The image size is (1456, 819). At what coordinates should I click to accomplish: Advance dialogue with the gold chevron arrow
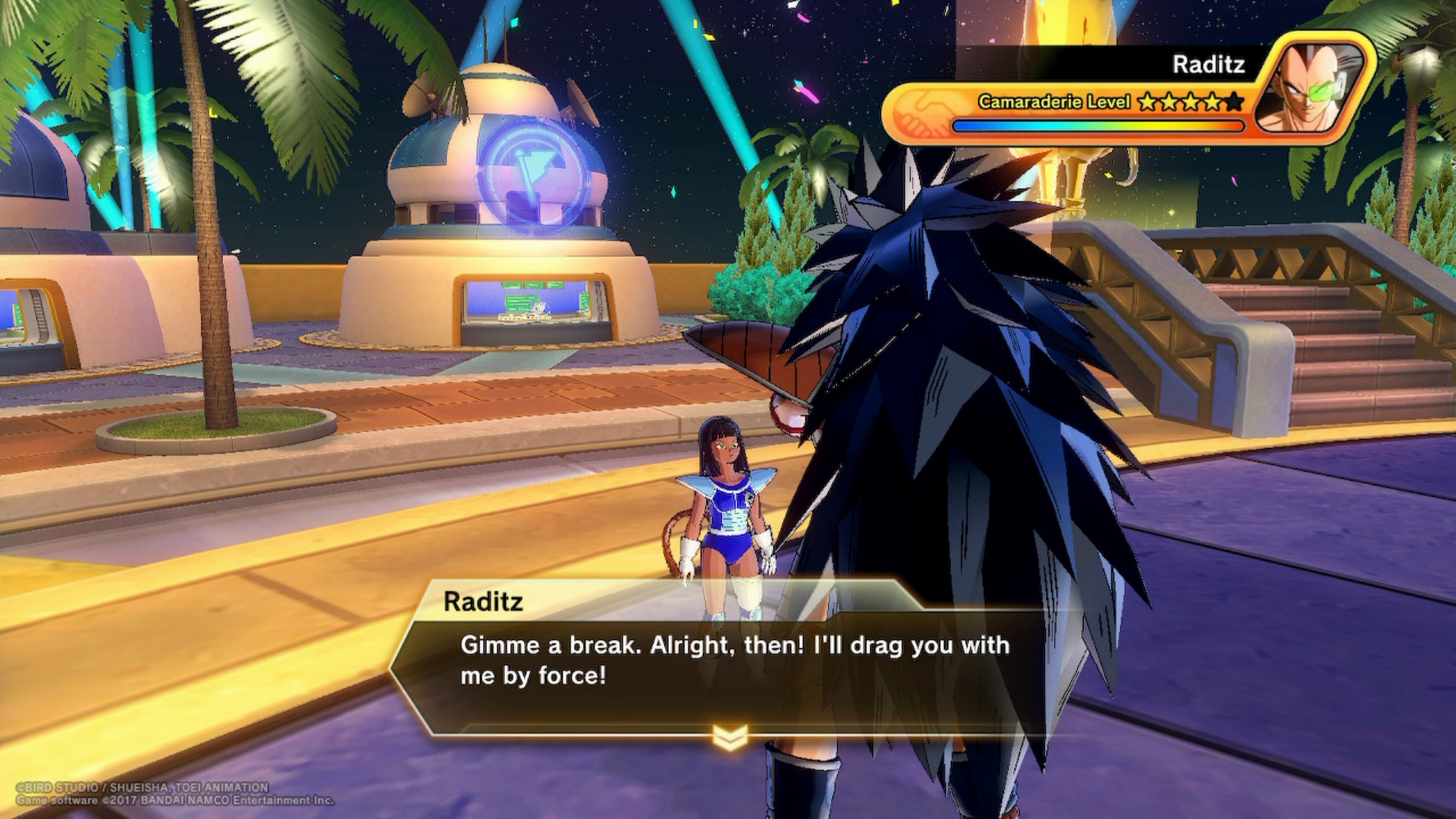(x=730, y=736)
